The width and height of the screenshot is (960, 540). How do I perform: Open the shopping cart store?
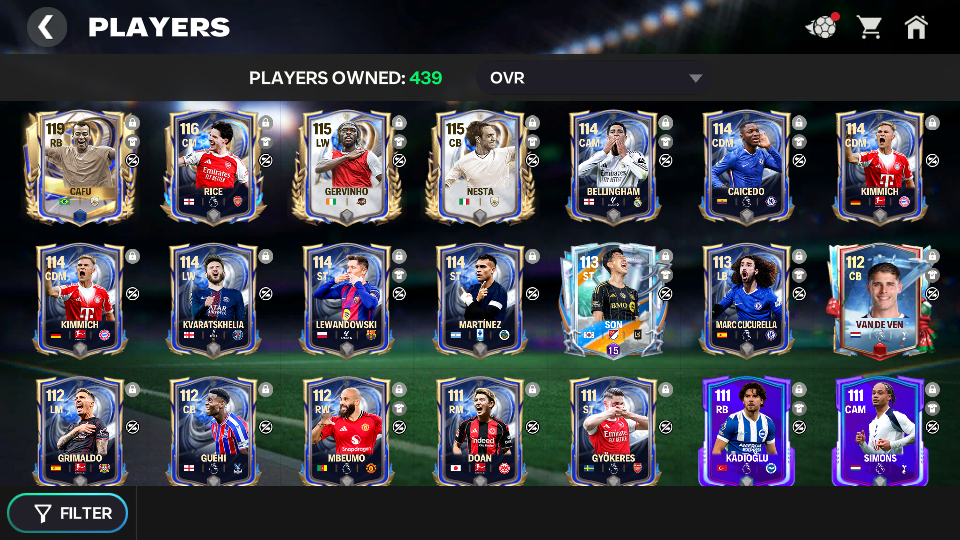869,27
